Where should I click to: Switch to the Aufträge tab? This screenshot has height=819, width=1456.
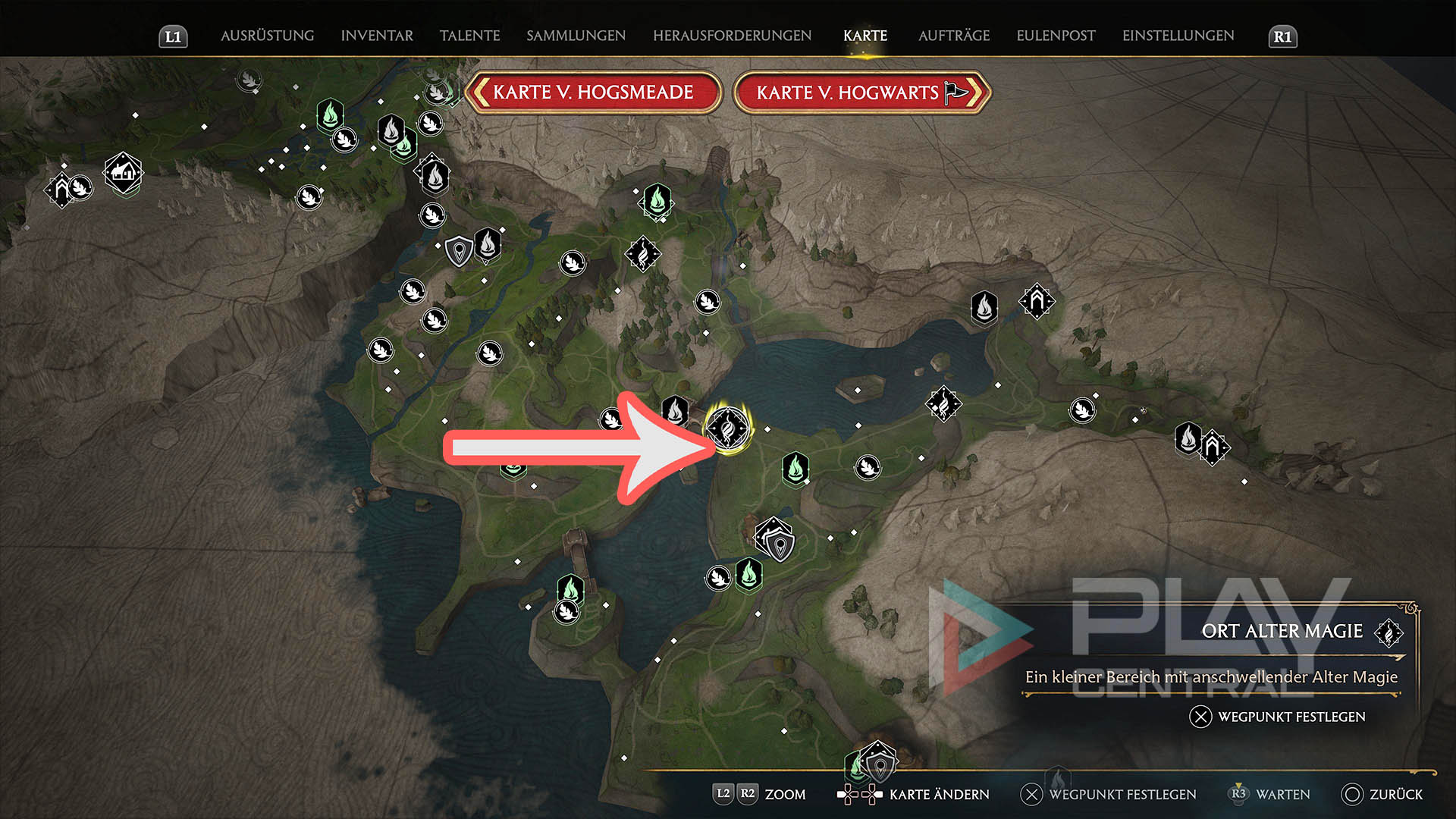[x=953, y=36]
